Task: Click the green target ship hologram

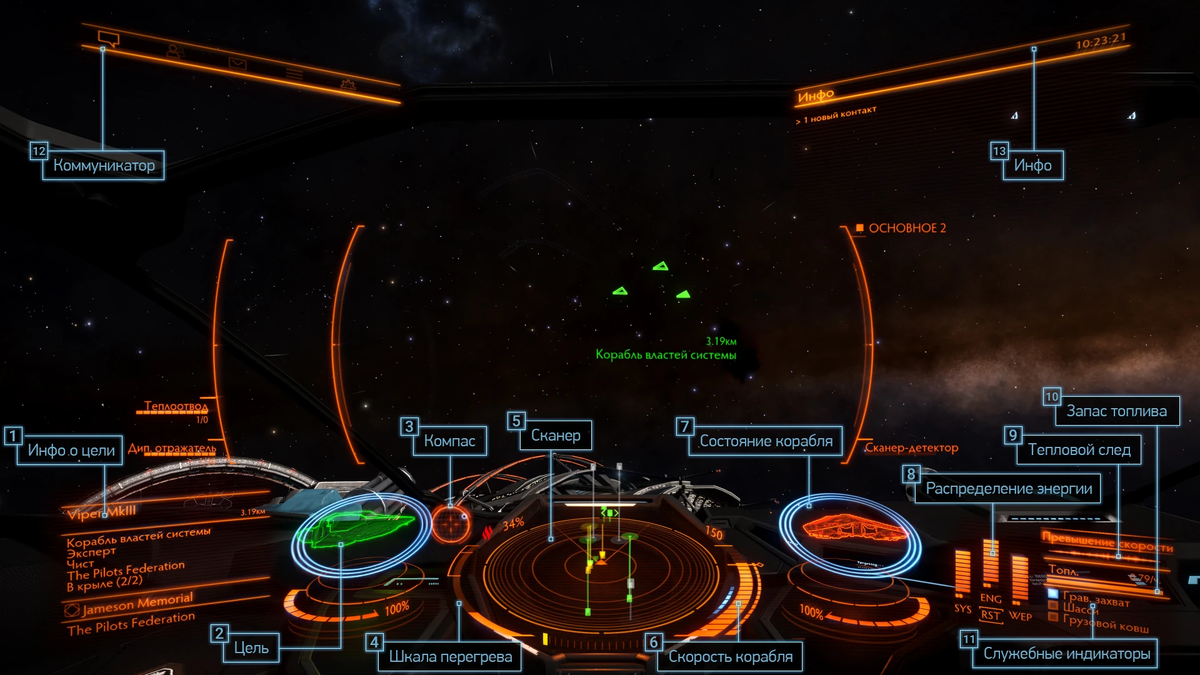Action: pos(362,529)
